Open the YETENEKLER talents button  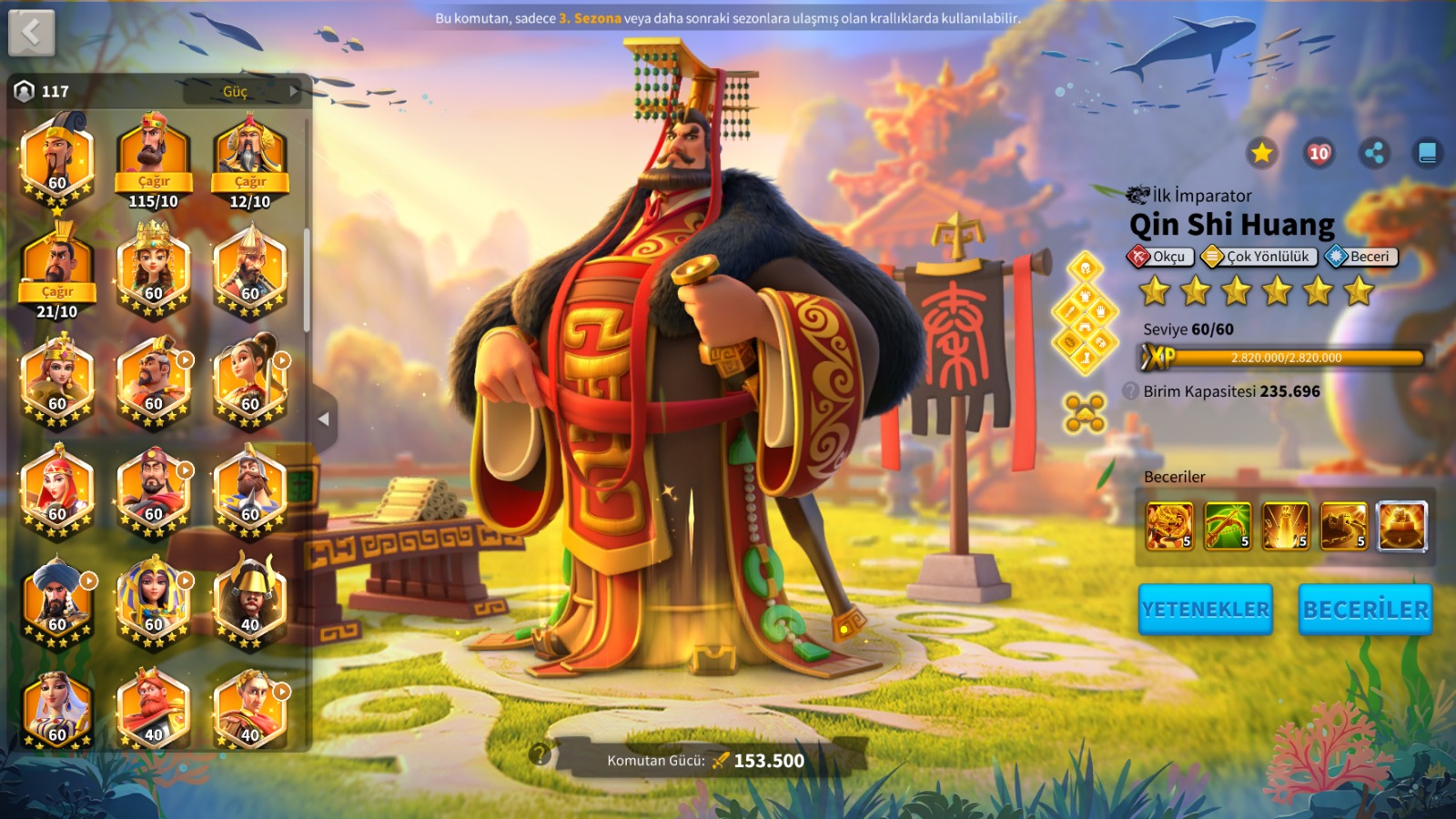pyautogui.click(x=1205, y=609)
